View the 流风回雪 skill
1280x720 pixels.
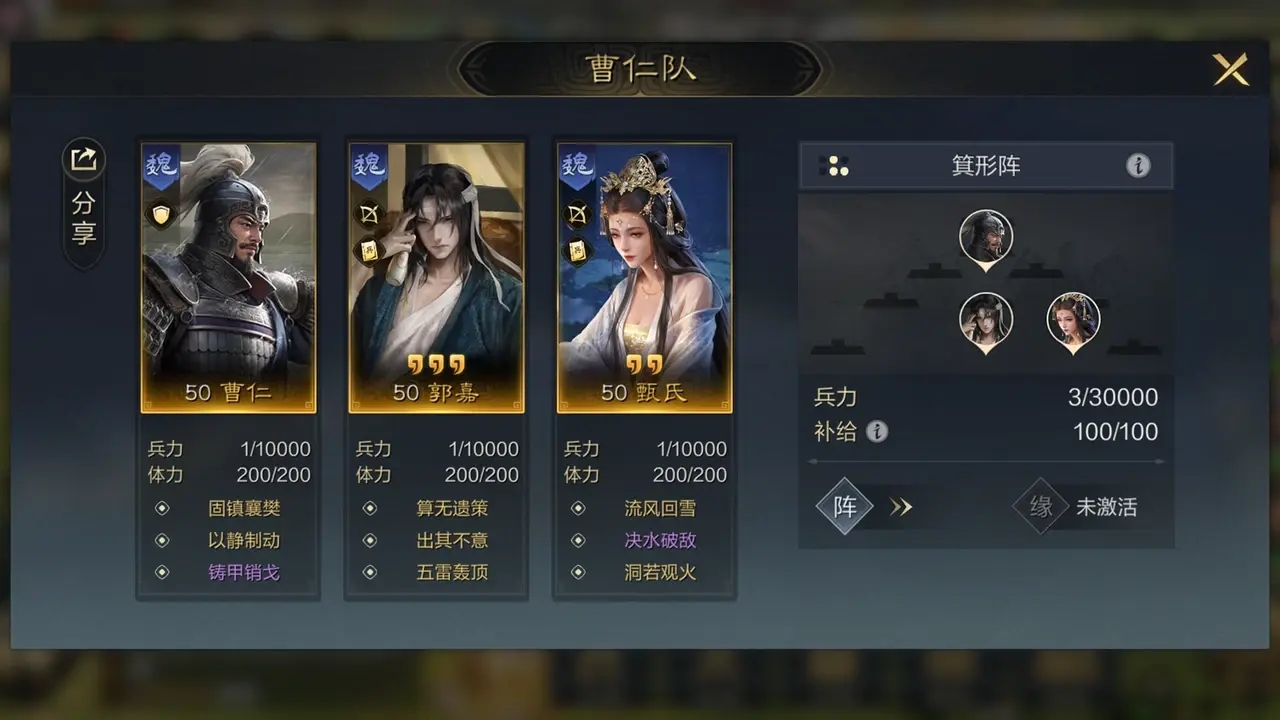click(660, 508)
